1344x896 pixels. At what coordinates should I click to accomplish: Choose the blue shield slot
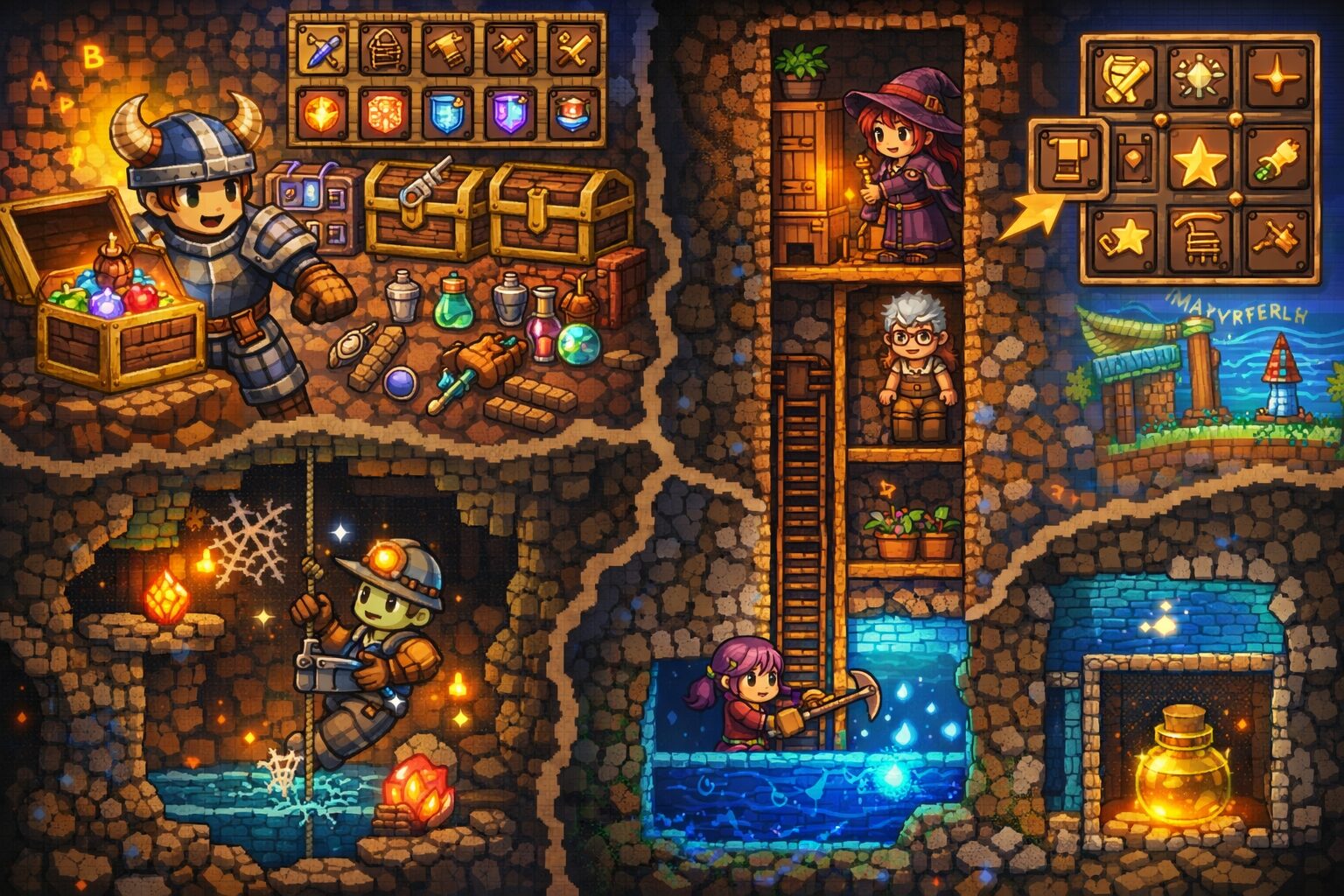[447, 114]
